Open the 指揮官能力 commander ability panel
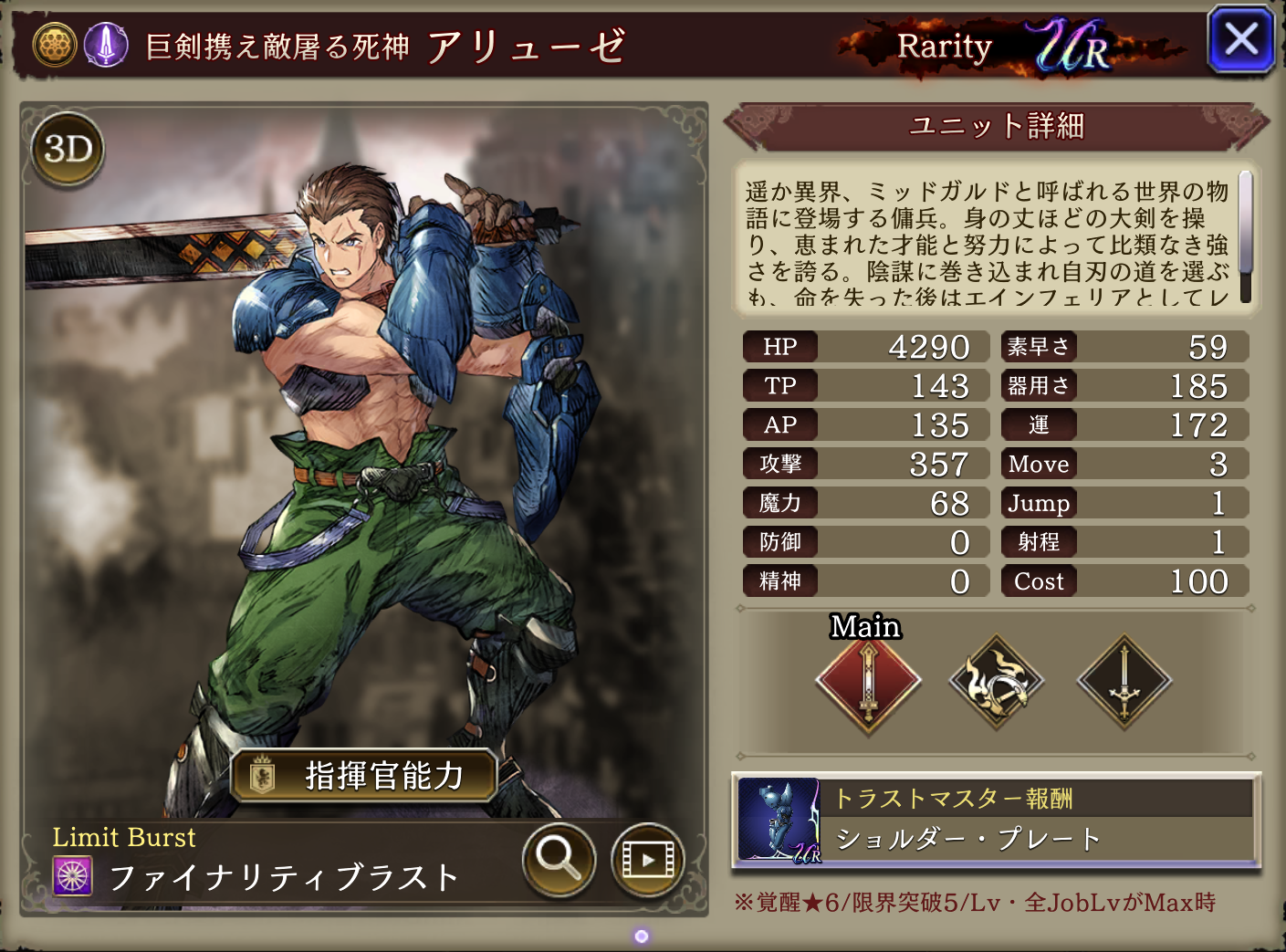The height and width of the screenshot is (952, 1286). 364,776
